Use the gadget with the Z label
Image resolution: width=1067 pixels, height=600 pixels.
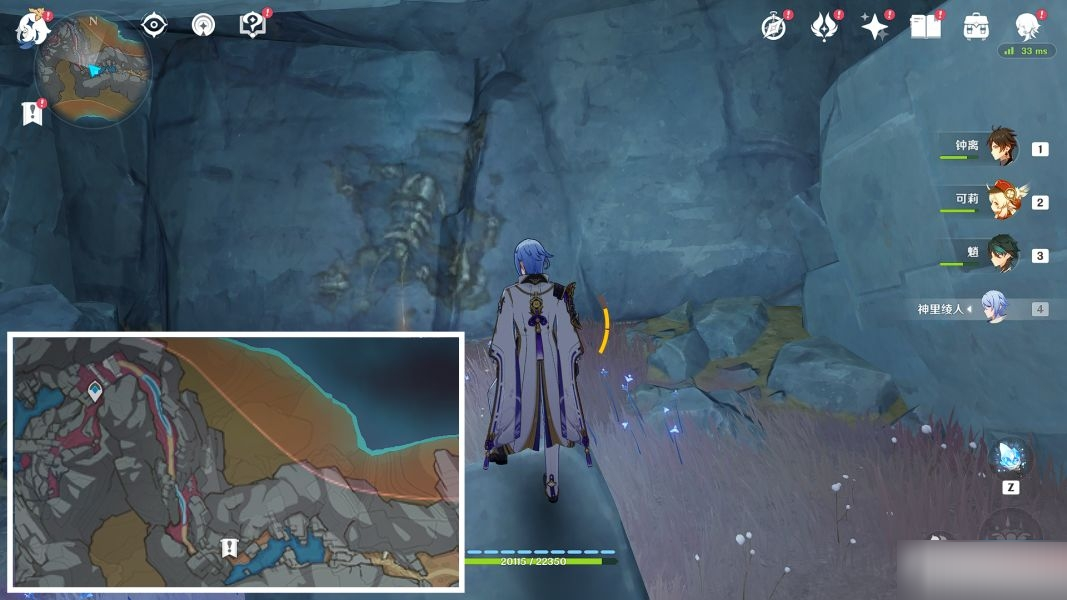(1009, 456)
